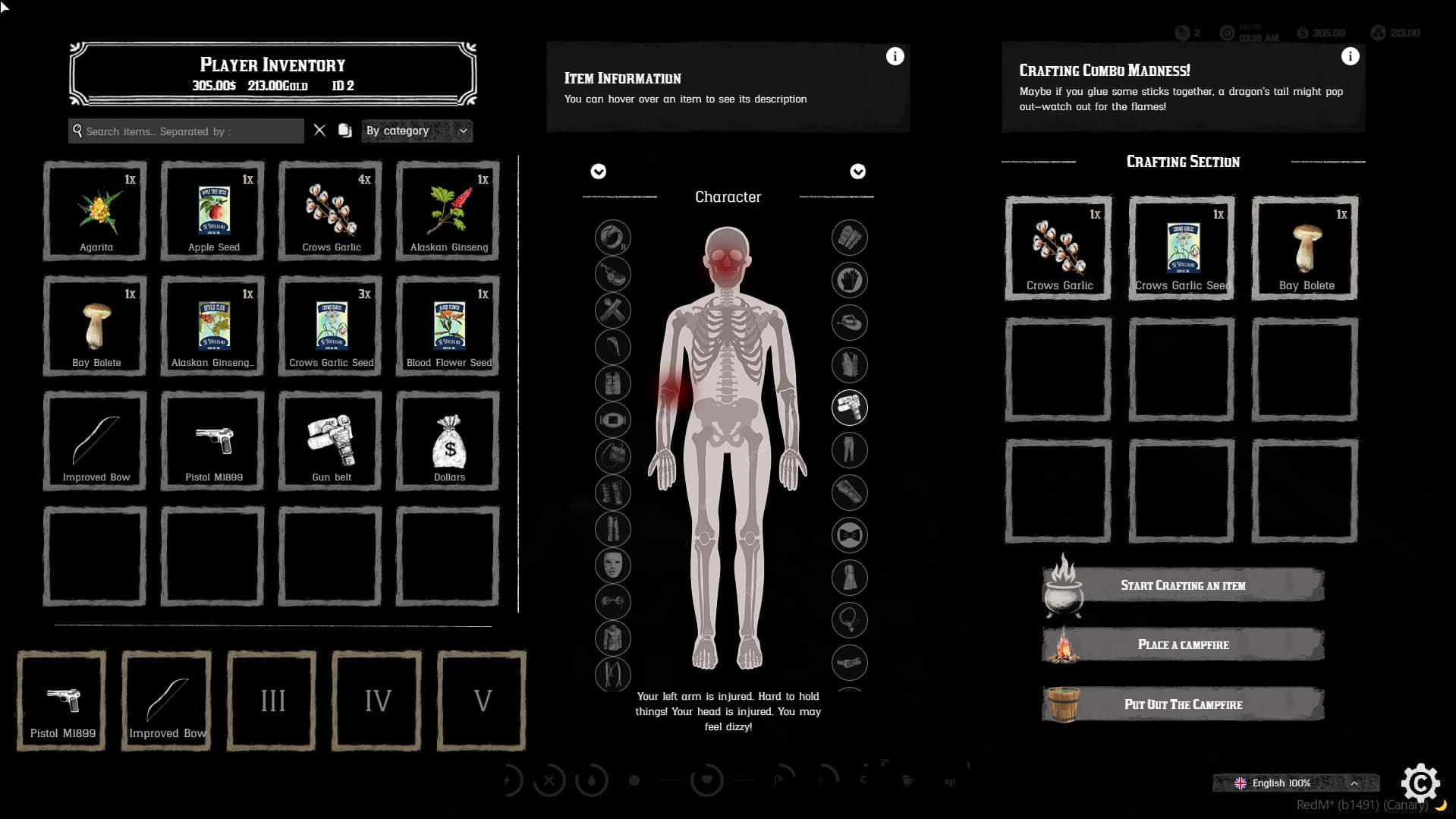Open the English language selector
Image resolution: width=1456 pixels, height=819 pixels.
coord(1294,783)
